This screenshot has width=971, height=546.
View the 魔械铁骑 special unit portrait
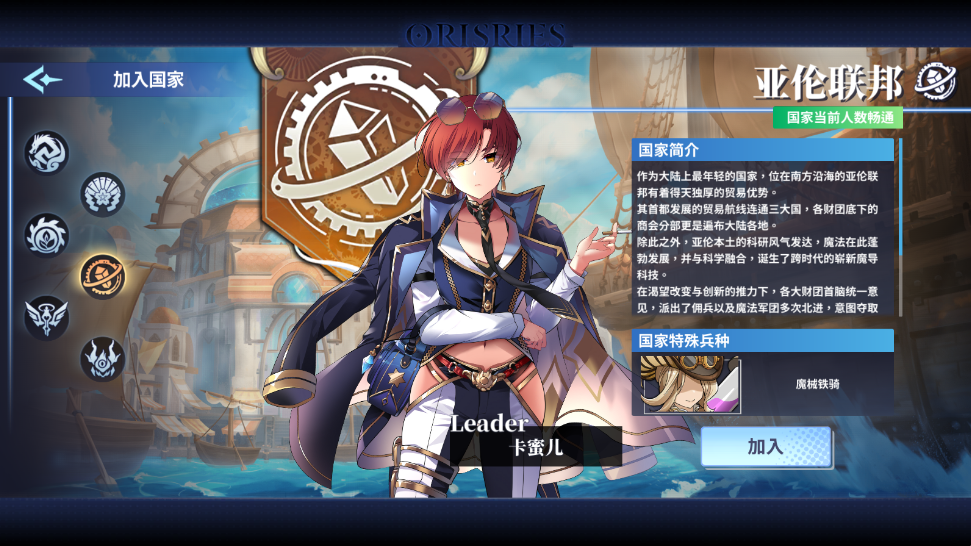691,384
